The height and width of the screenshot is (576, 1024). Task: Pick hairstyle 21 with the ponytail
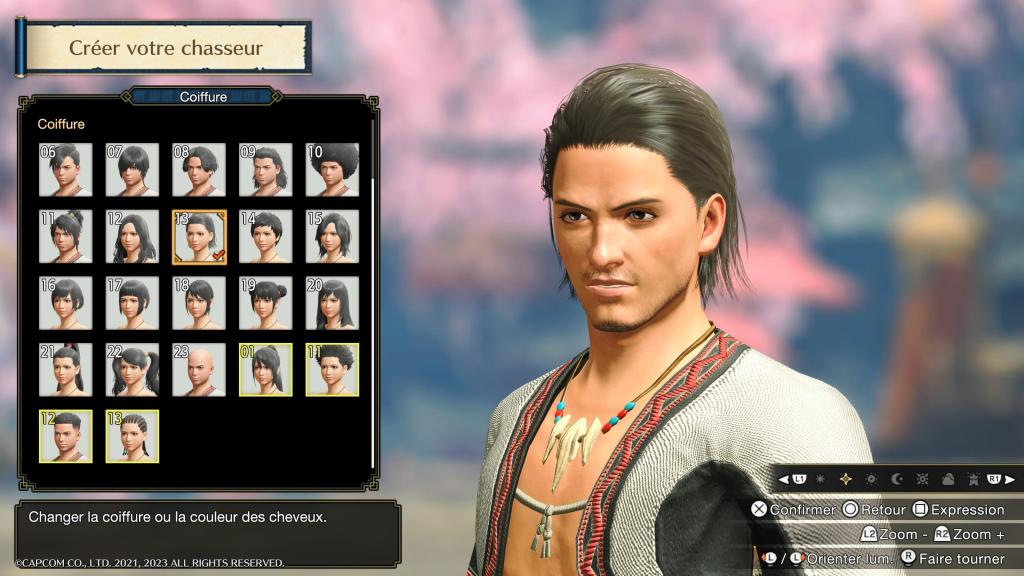tap(65, 369)
